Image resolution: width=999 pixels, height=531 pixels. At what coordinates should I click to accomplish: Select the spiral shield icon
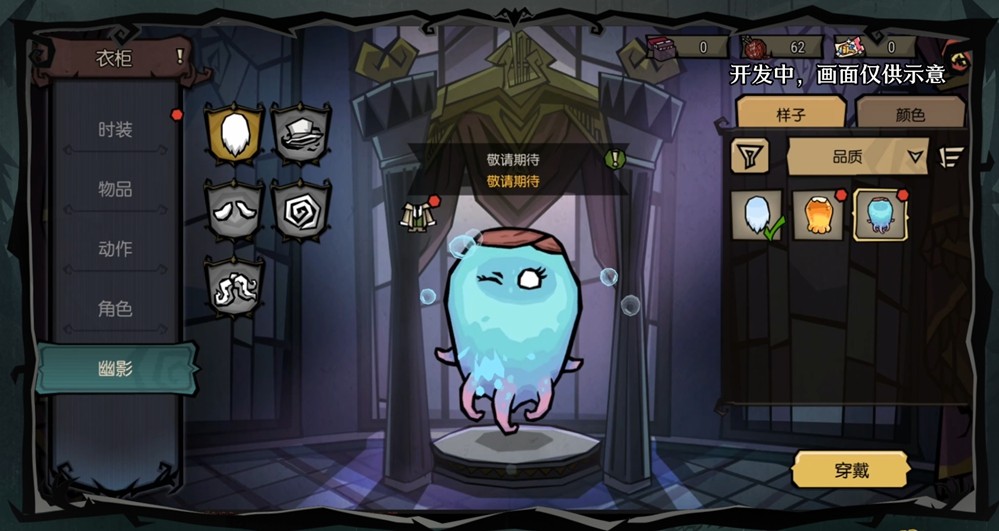pyautogui.click(x=300, y=210)
